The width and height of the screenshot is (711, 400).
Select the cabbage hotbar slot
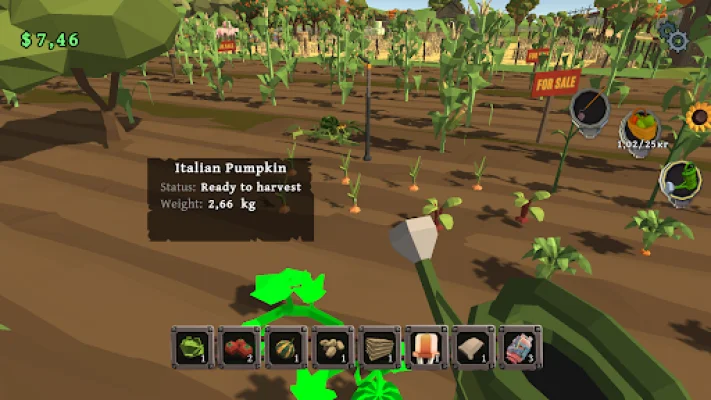pos(190,347)
